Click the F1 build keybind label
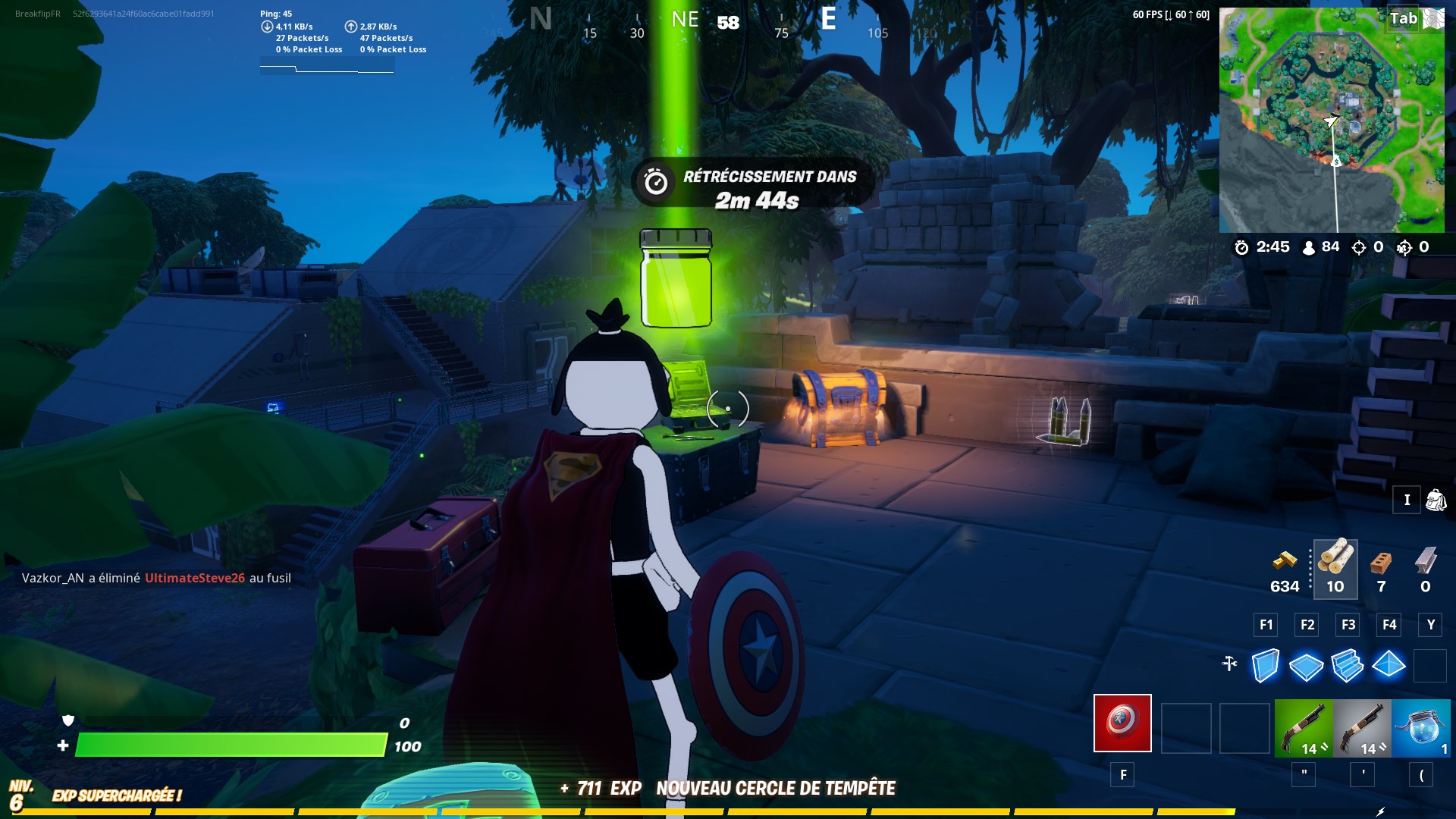This screenshot has height=819, width=1456. click(x=1265, y=625)
